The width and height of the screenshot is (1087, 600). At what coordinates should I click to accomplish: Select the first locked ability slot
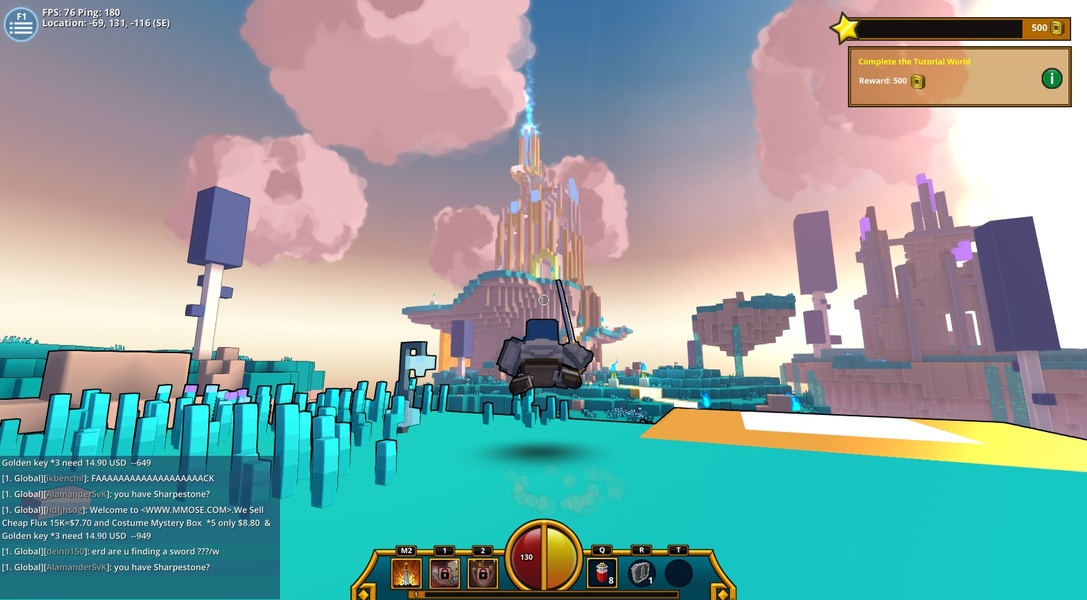point(444,573)
